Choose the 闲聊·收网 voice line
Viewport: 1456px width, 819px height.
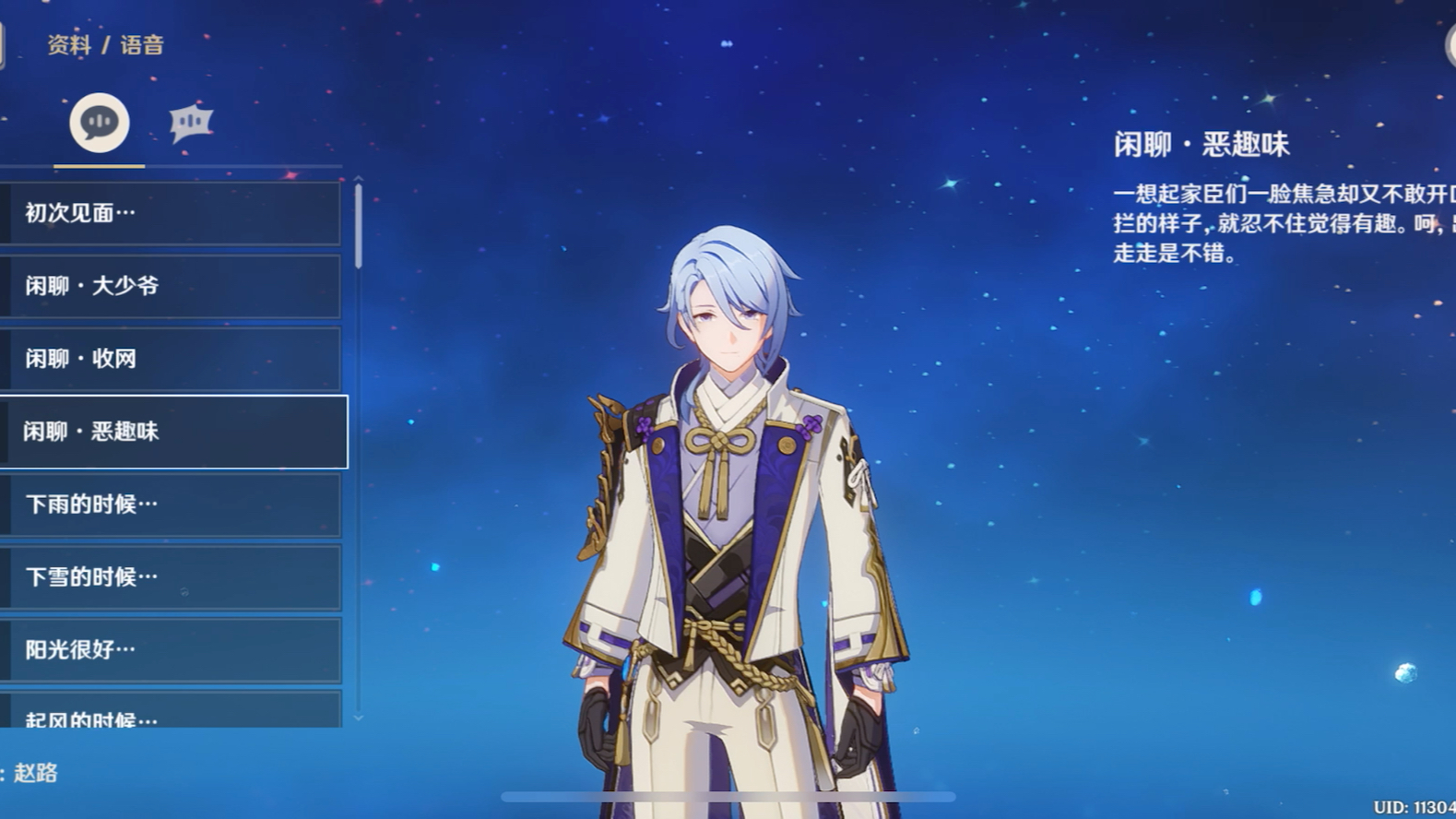coord(171,359)
